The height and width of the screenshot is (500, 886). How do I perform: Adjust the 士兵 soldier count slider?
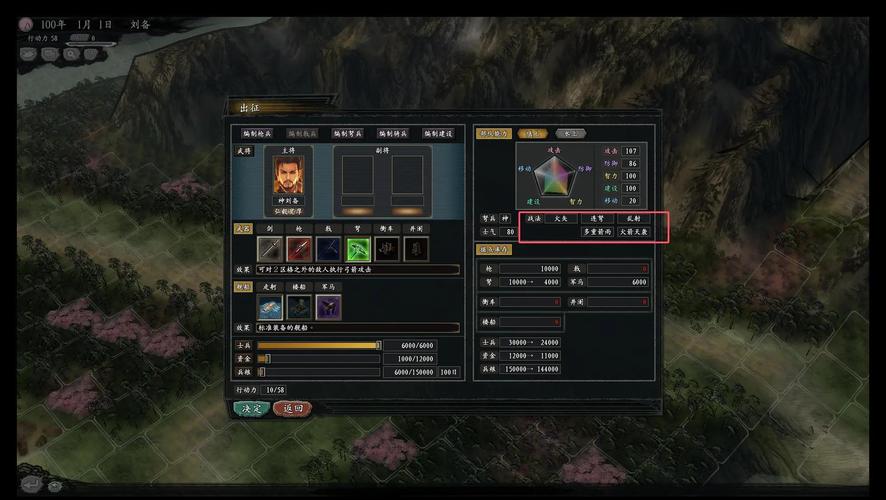[x=378, y=345]
